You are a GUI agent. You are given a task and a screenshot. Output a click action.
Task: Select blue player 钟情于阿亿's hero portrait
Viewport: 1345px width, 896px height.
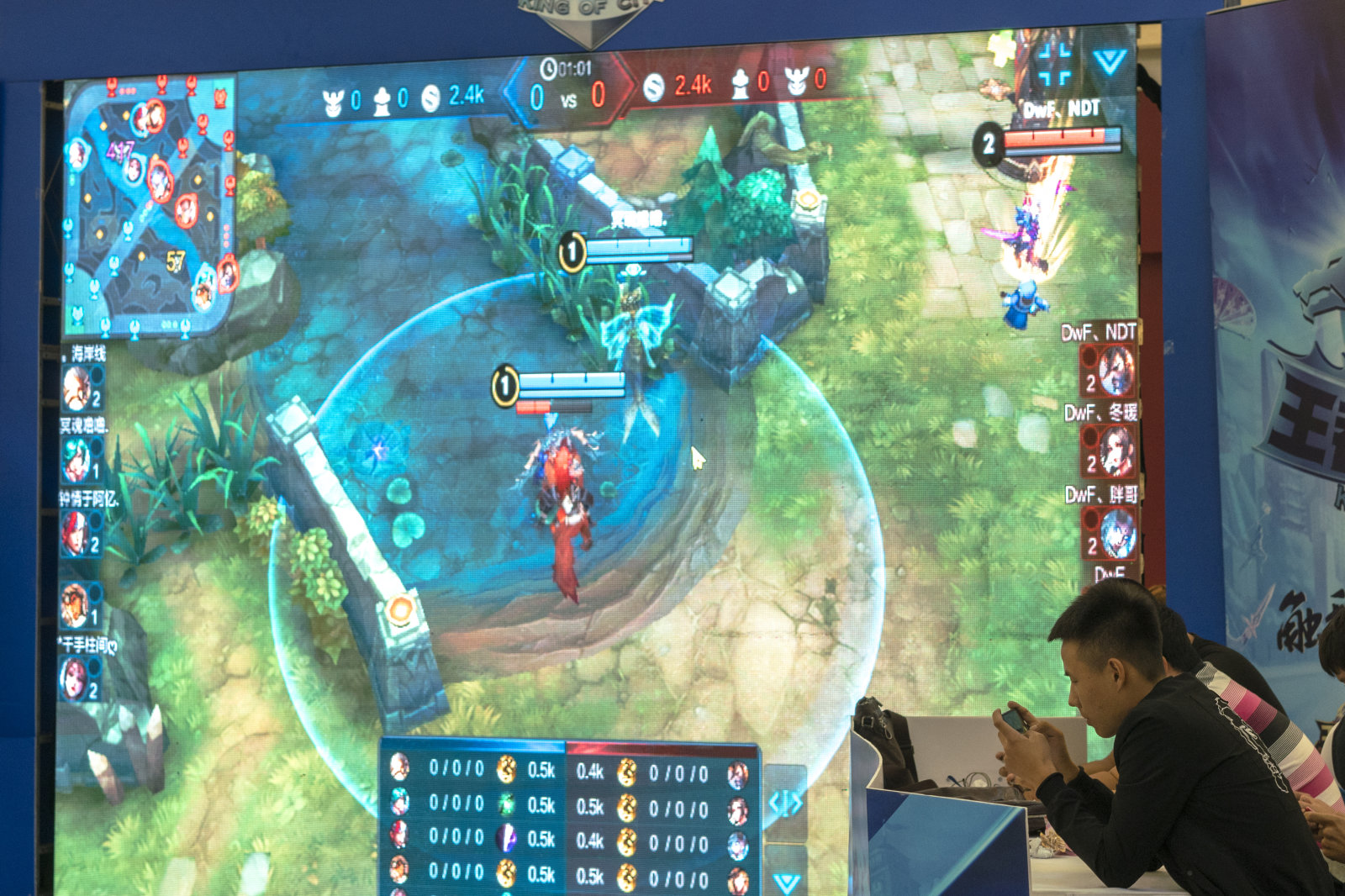point(76,535)
